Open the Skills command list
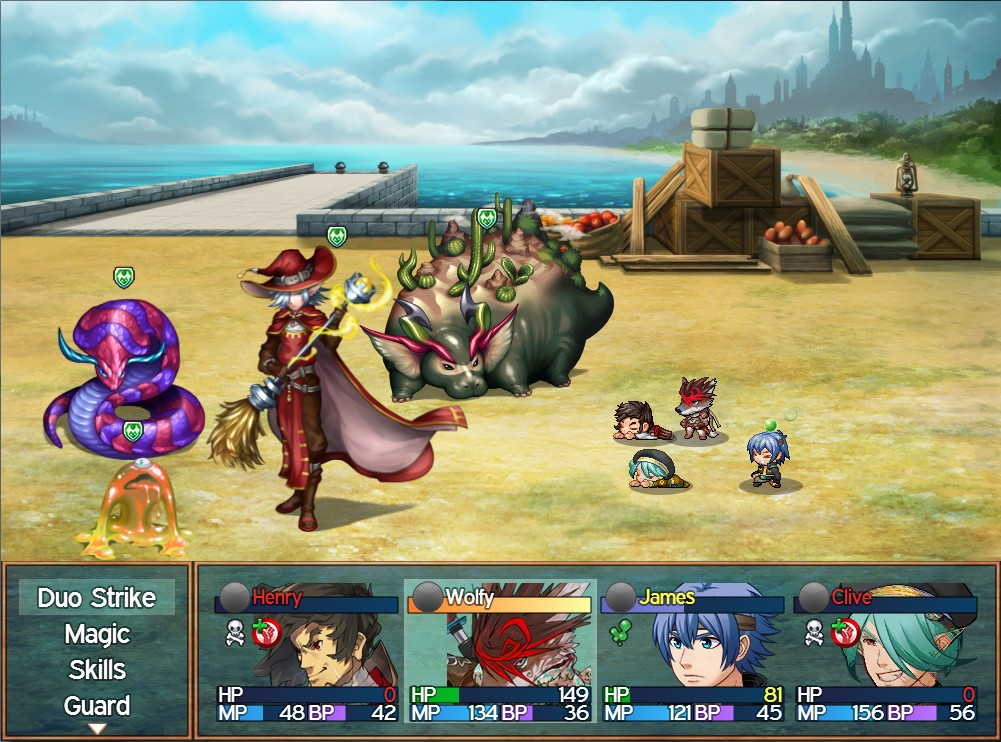Screen dimensions: 1001x742 tap(97, 669)
